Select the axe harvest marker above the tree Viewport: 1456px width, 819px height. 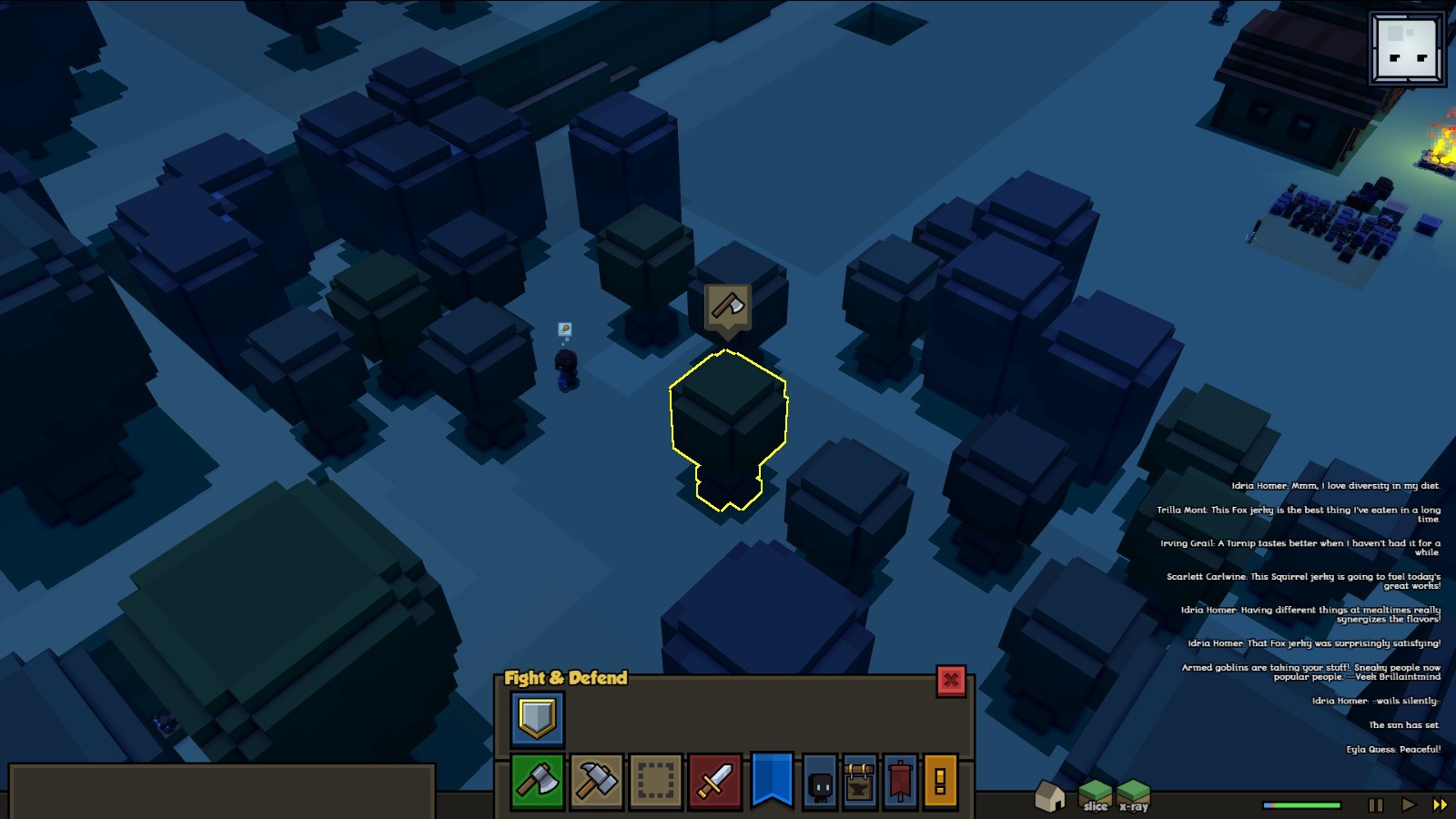click(x=727, y=308)
